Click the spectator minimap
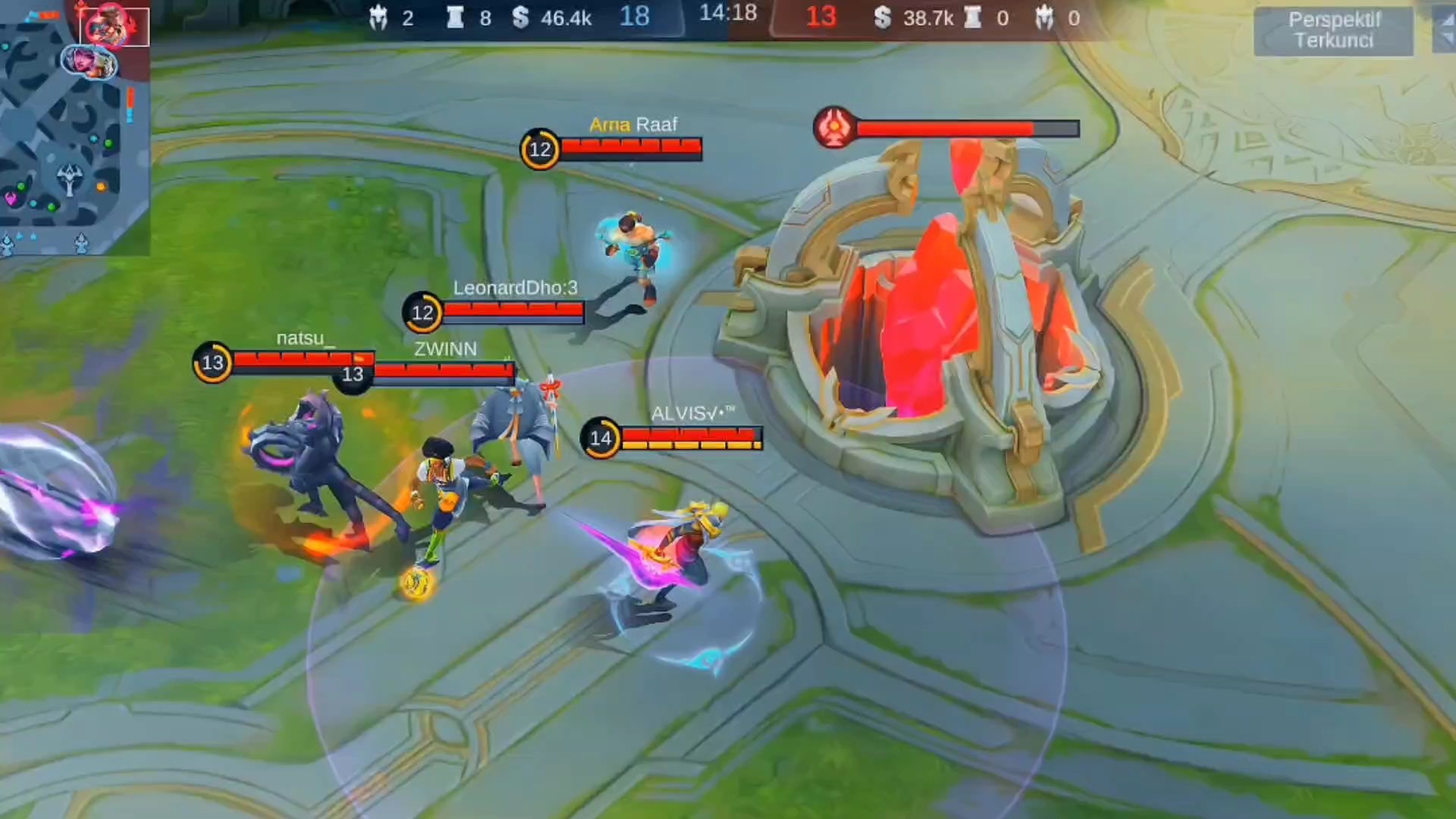1456x819 pixels. 74,129
